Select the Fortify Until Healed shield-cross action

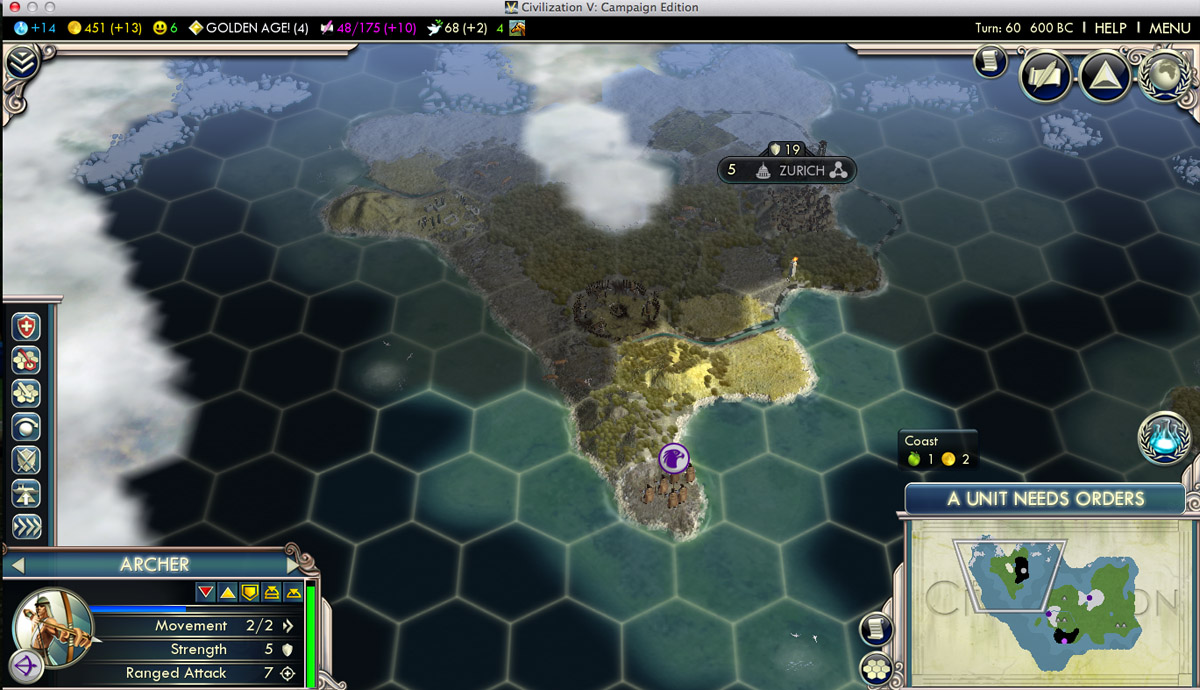coord(26,327)
